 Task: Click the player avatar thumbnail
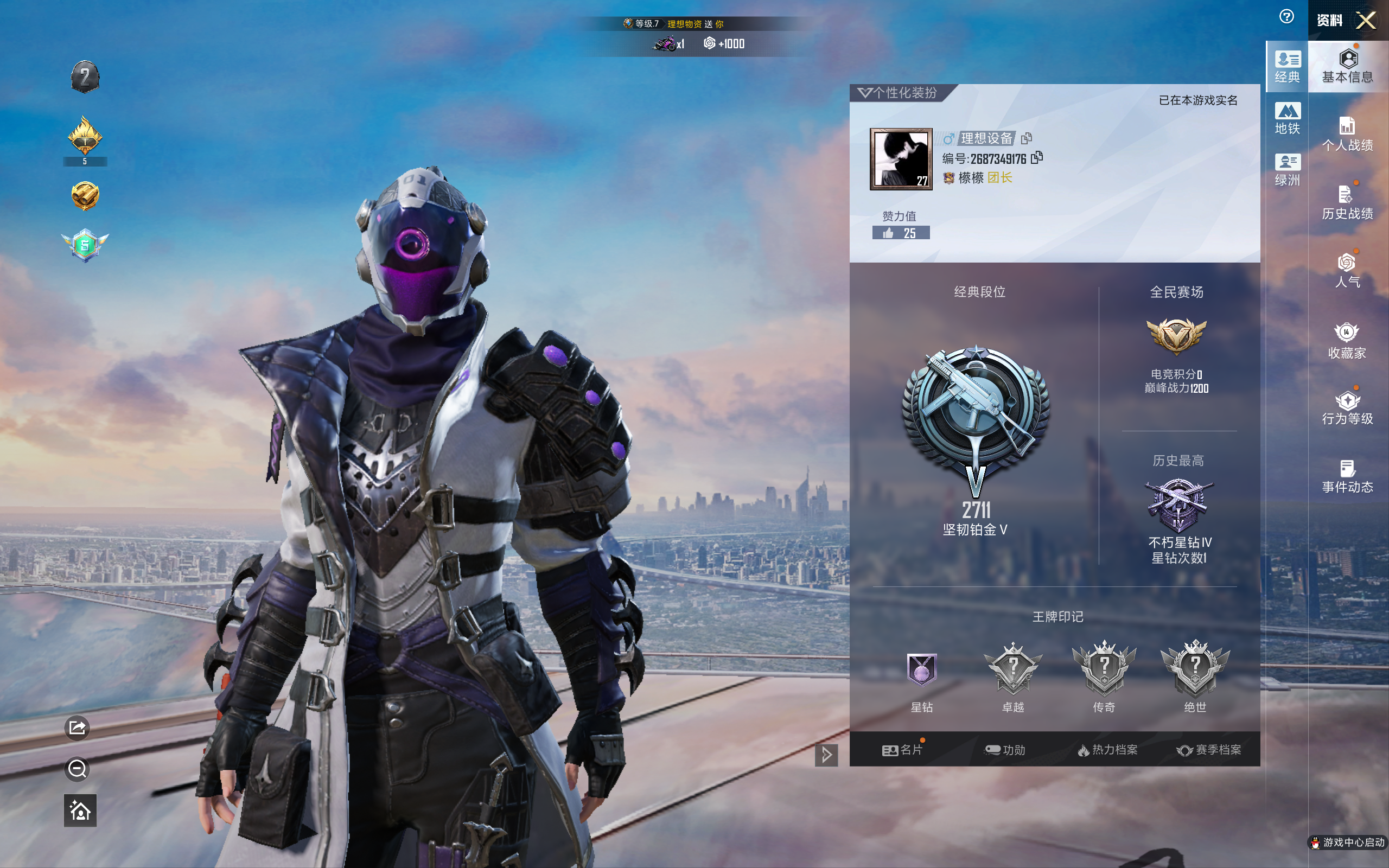(901, 159)
